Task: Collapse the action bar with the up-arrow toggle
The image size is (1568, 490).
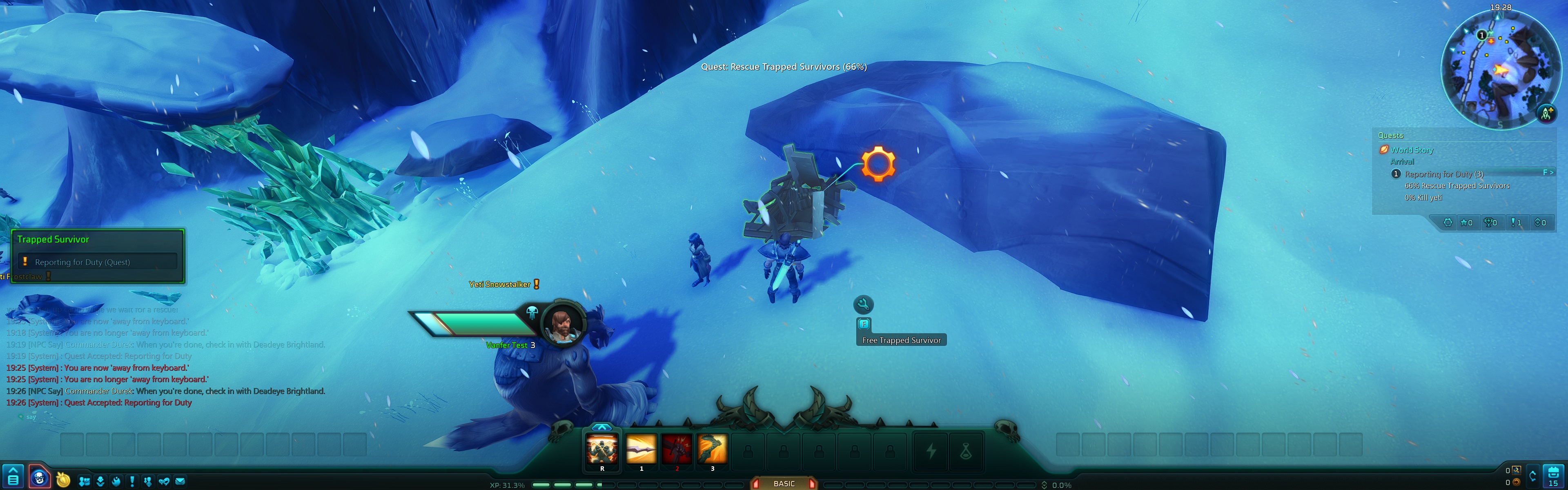Action: (x=603, y=427)
